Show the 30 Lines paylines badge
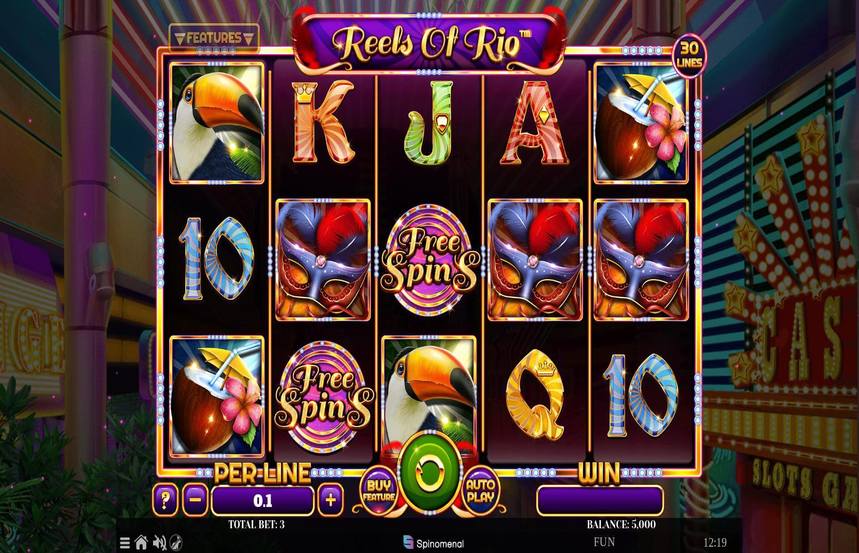This screenshot has height=553, width=859. pos(686,54)
